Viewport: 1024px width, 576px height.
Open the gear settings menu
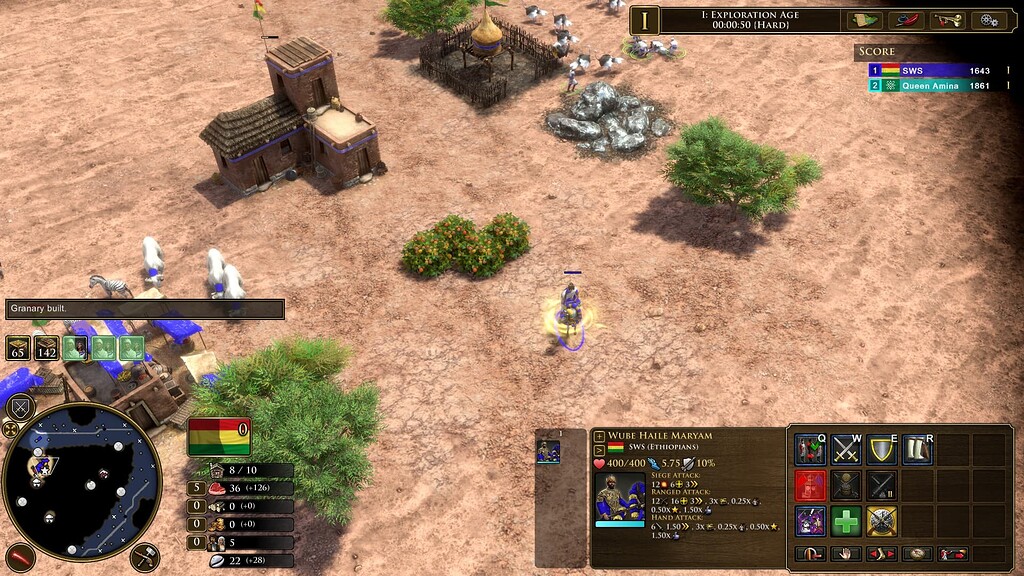990,20
